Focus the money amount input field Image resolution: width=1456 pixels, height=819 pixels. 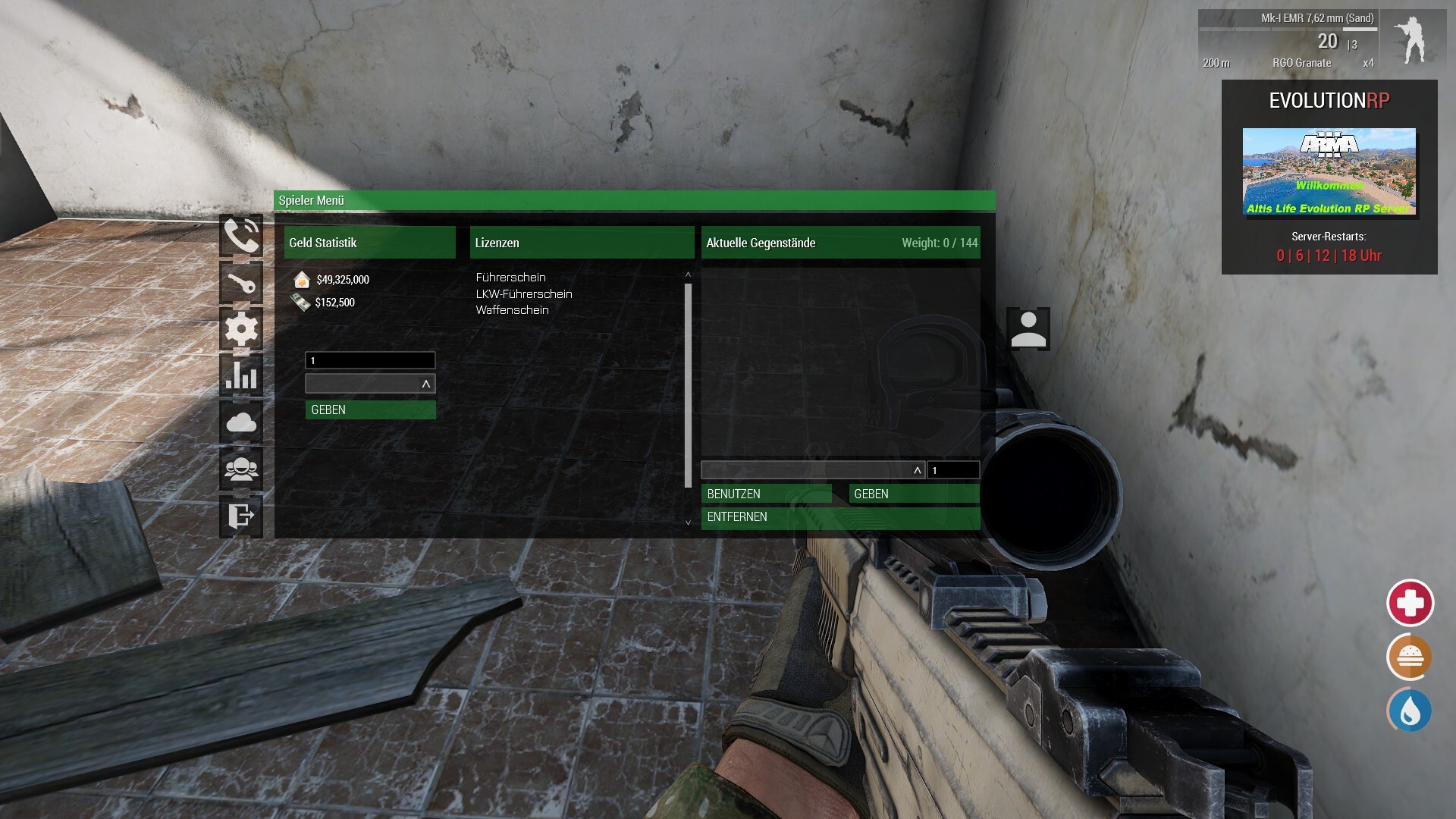pyautogui.click(x=370, y=360)
